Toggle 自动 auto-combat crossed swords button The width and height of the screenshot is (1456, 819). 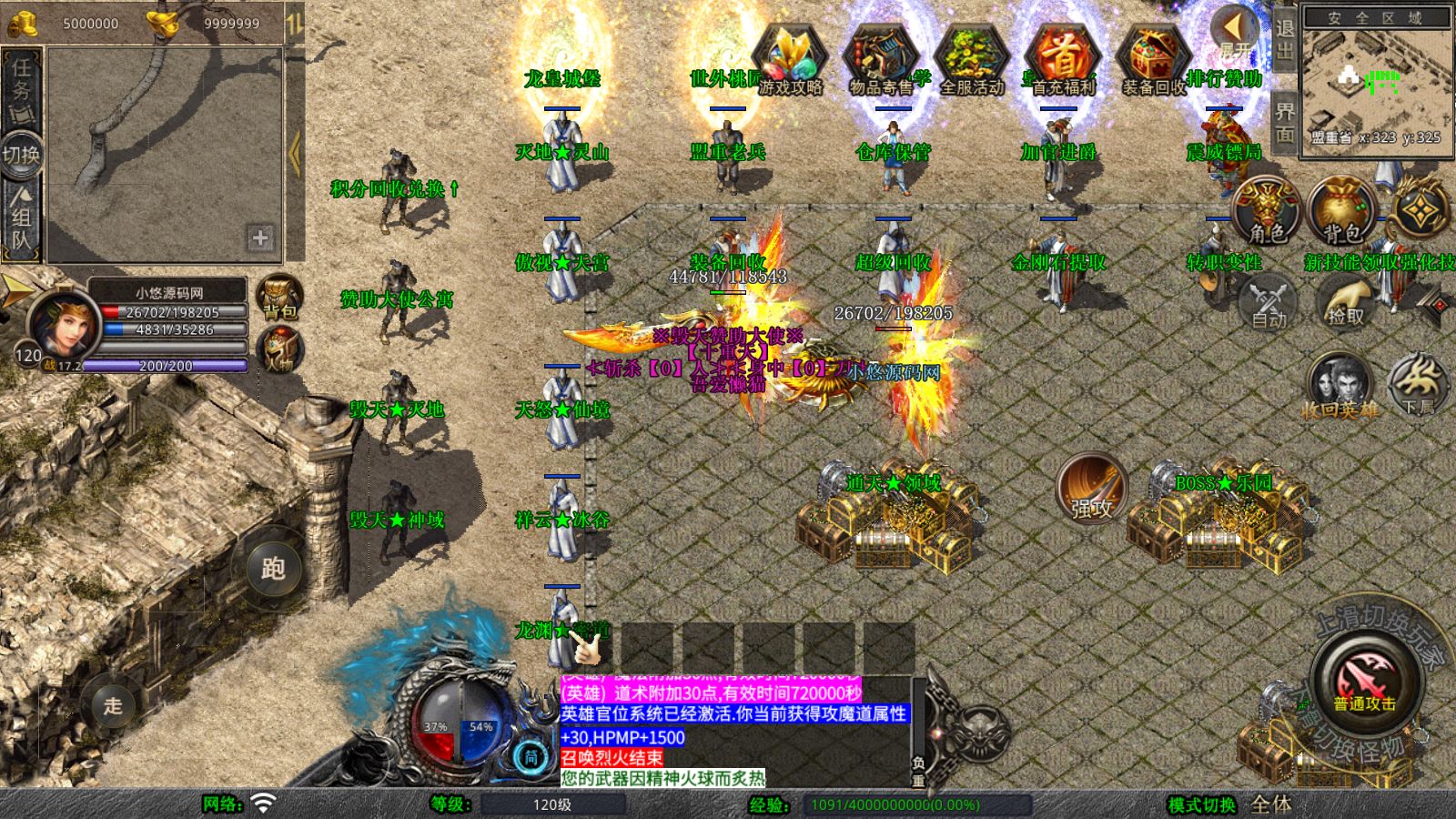click(1268, 302)
